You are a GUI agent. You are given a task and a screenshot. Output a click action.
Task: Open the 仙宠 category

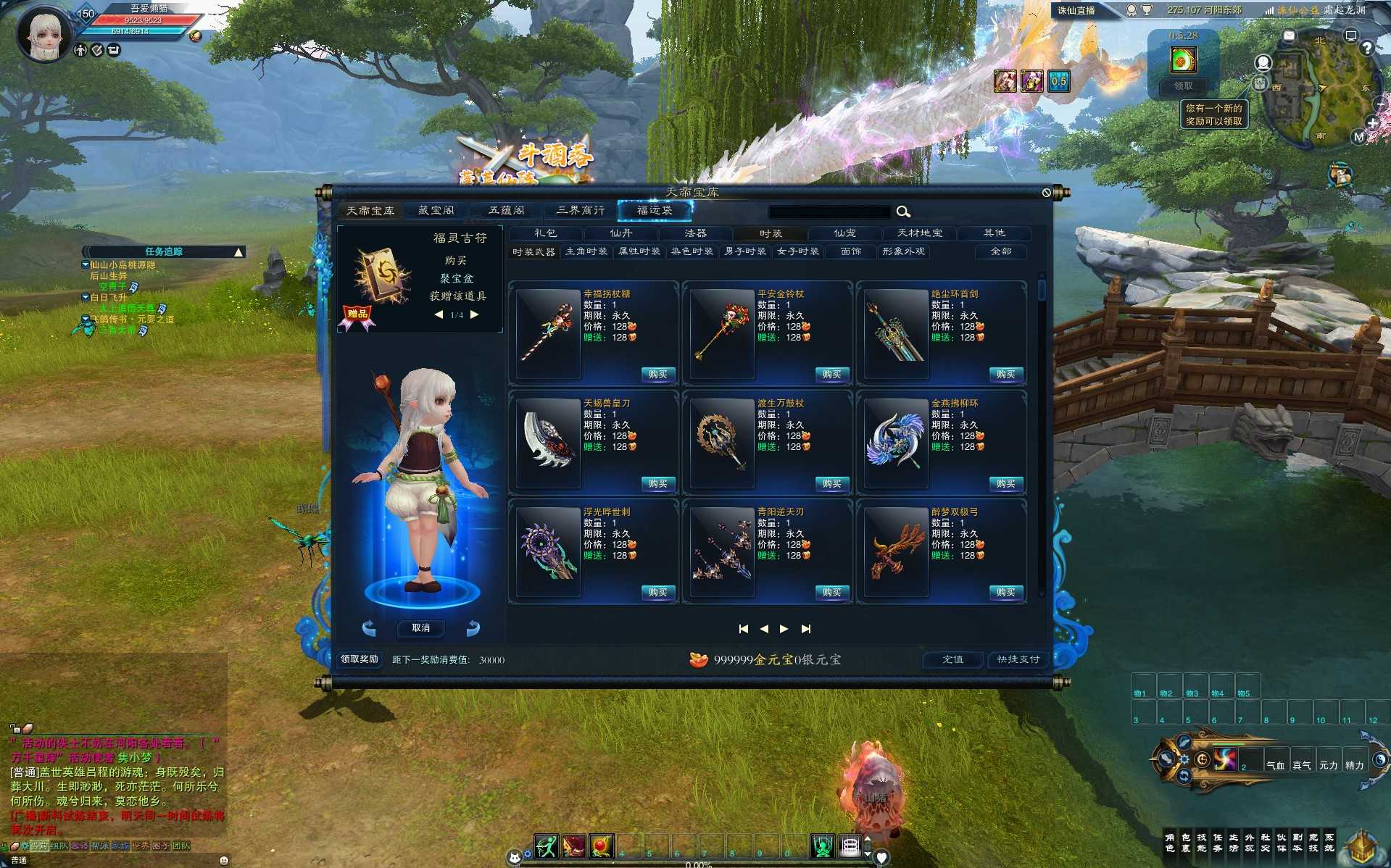click(844, 233)
